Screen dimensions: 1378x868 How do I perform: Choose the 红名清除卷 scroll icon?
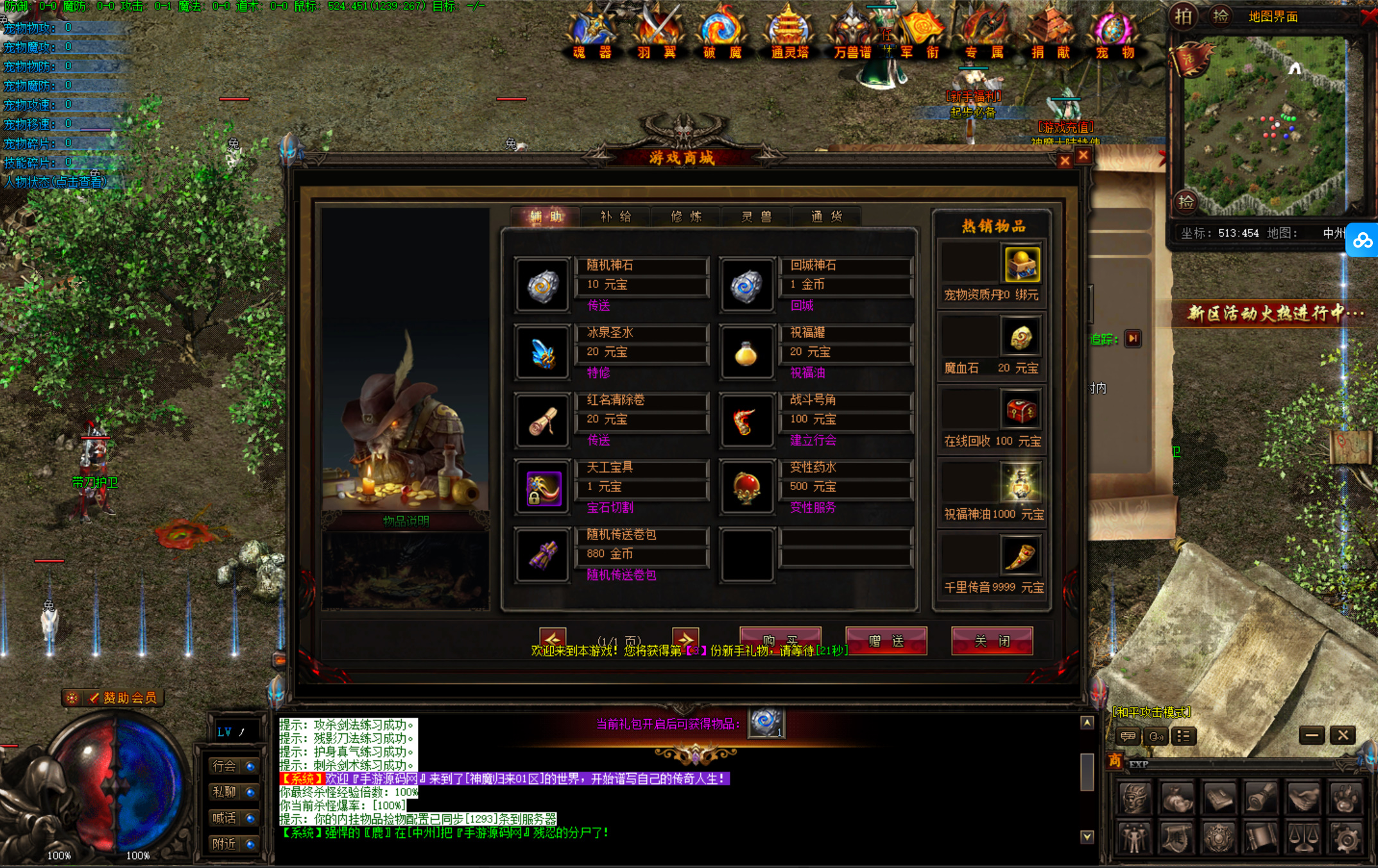tap(542, 421)
